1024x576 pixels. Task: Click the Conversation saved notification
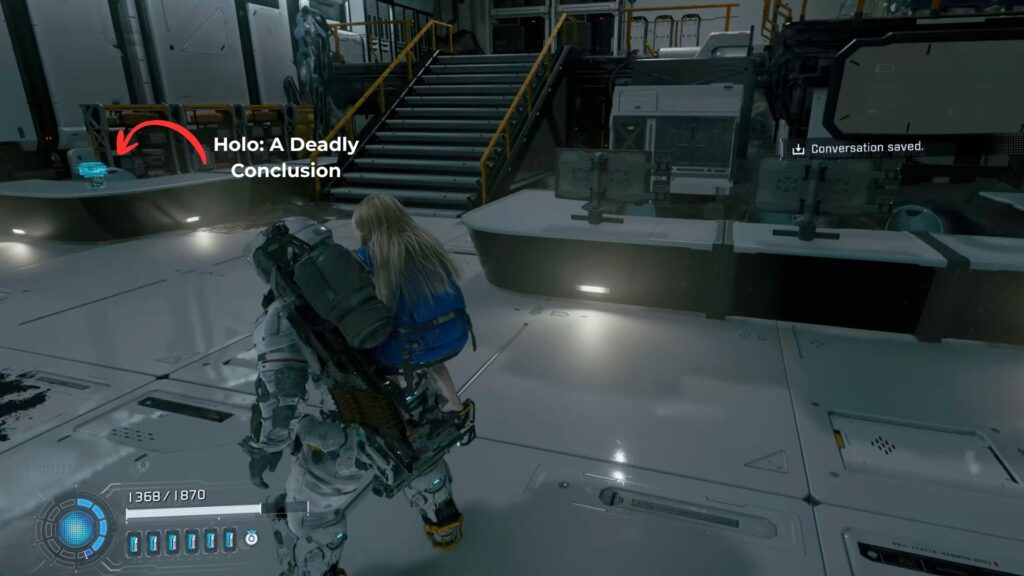click(x=859, y=148)
